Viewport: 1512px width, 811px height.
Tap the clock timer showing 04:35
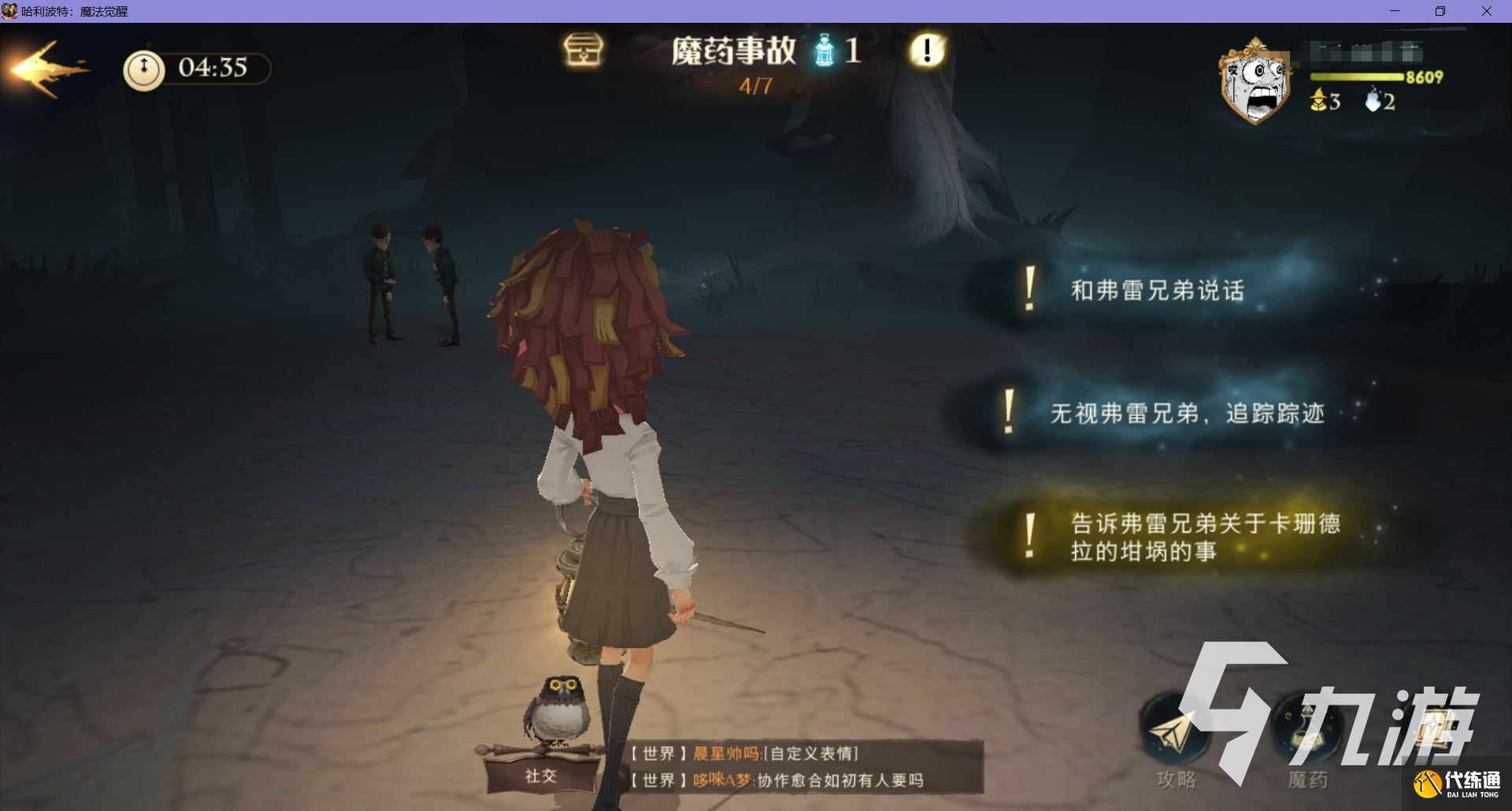196,69
